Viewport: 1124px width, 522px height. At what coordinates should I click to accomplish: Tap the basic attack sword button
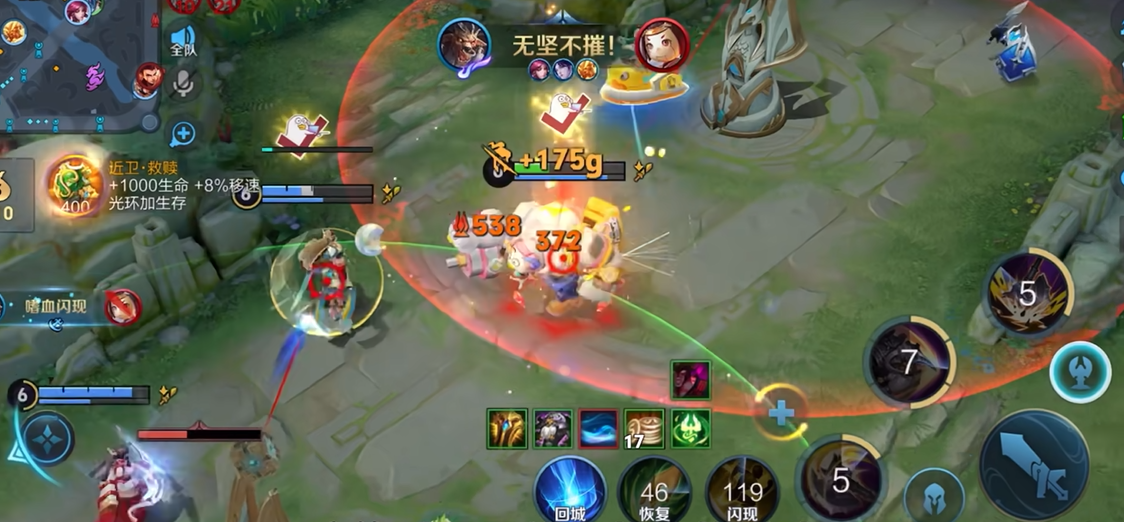1033,465
